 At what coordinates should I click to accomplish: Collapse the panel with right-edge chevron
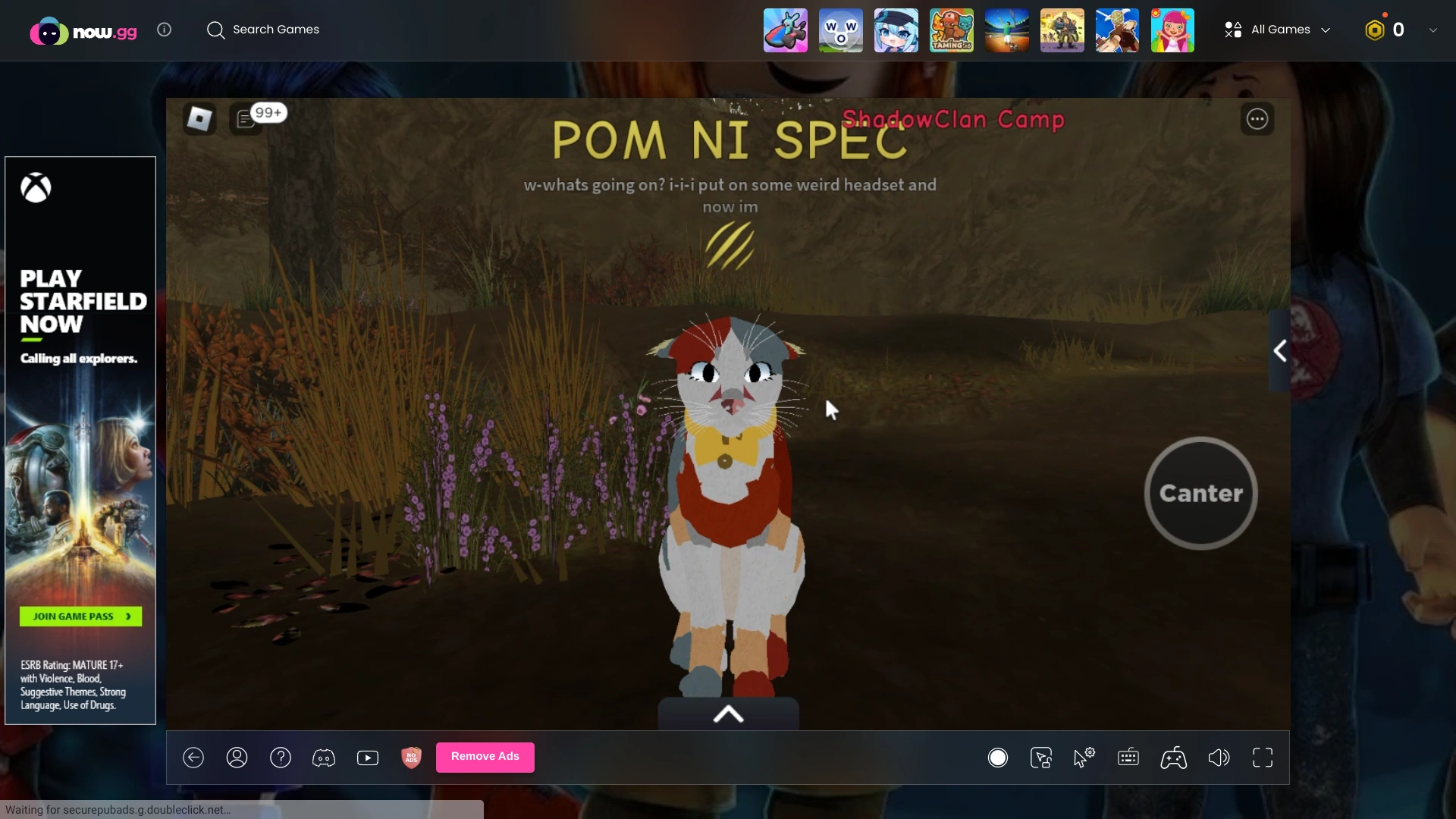1280,350
